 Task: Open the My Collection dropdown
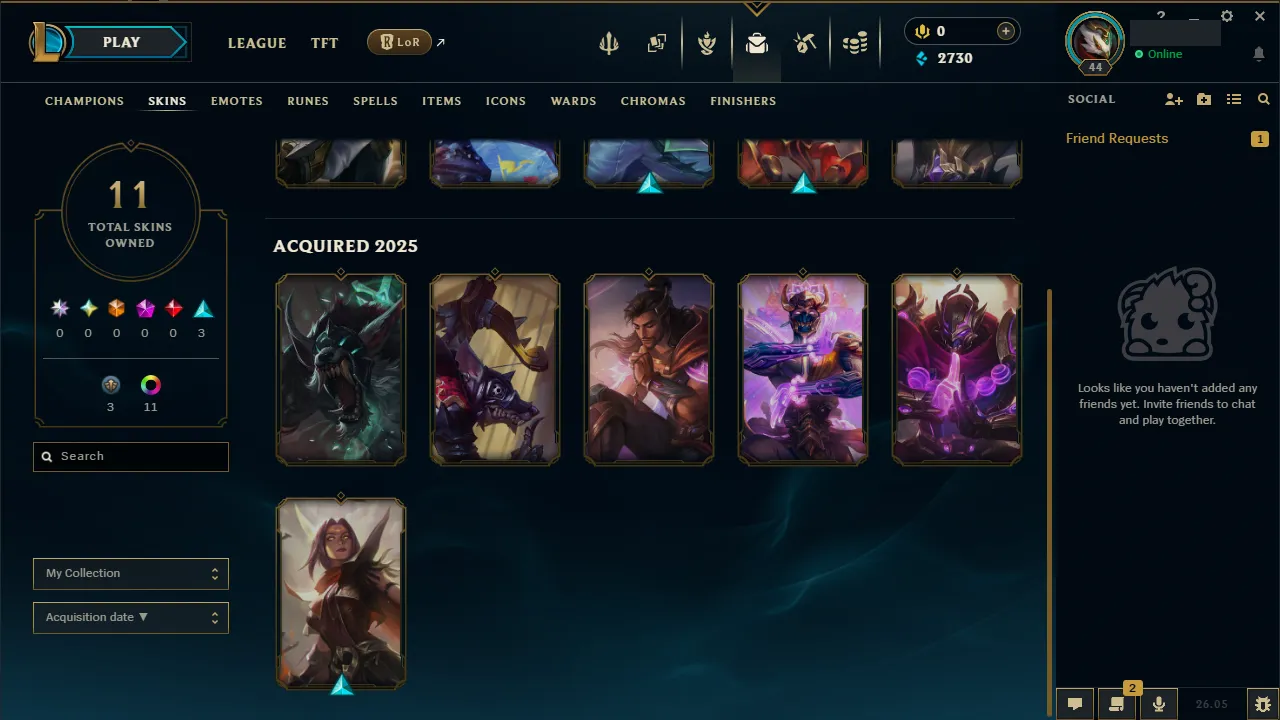pyautogui.click(x=130, y=573)
